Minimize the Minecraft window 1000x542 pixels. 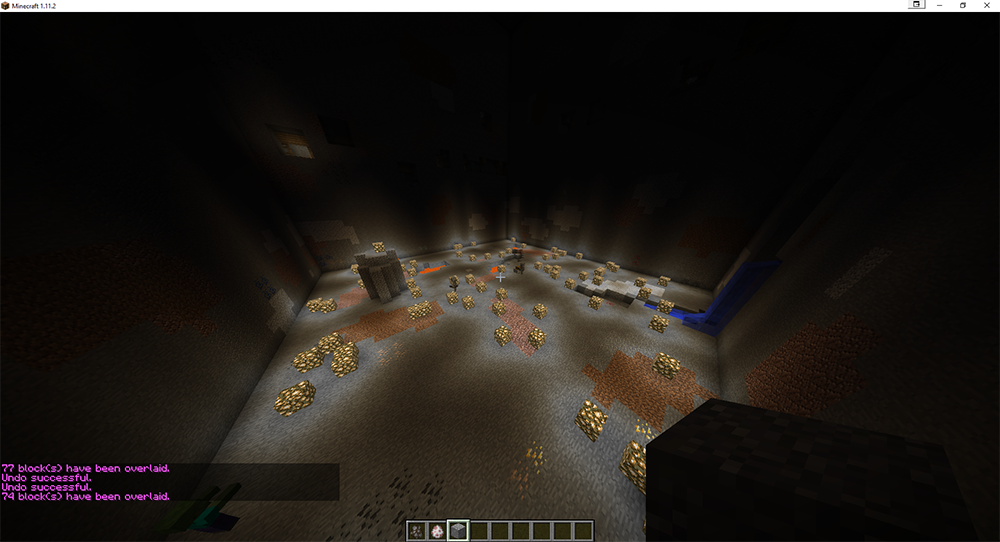940,5
